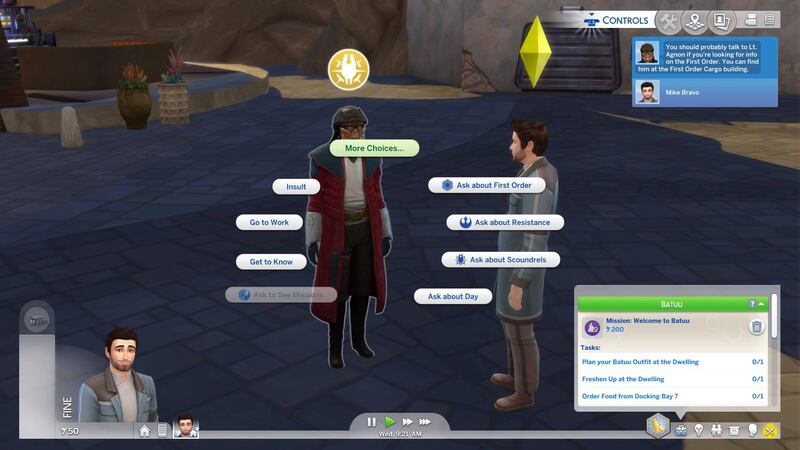Ask about First Order
The height and width of the screenshot is (450, 800).
tap(487, 185)
